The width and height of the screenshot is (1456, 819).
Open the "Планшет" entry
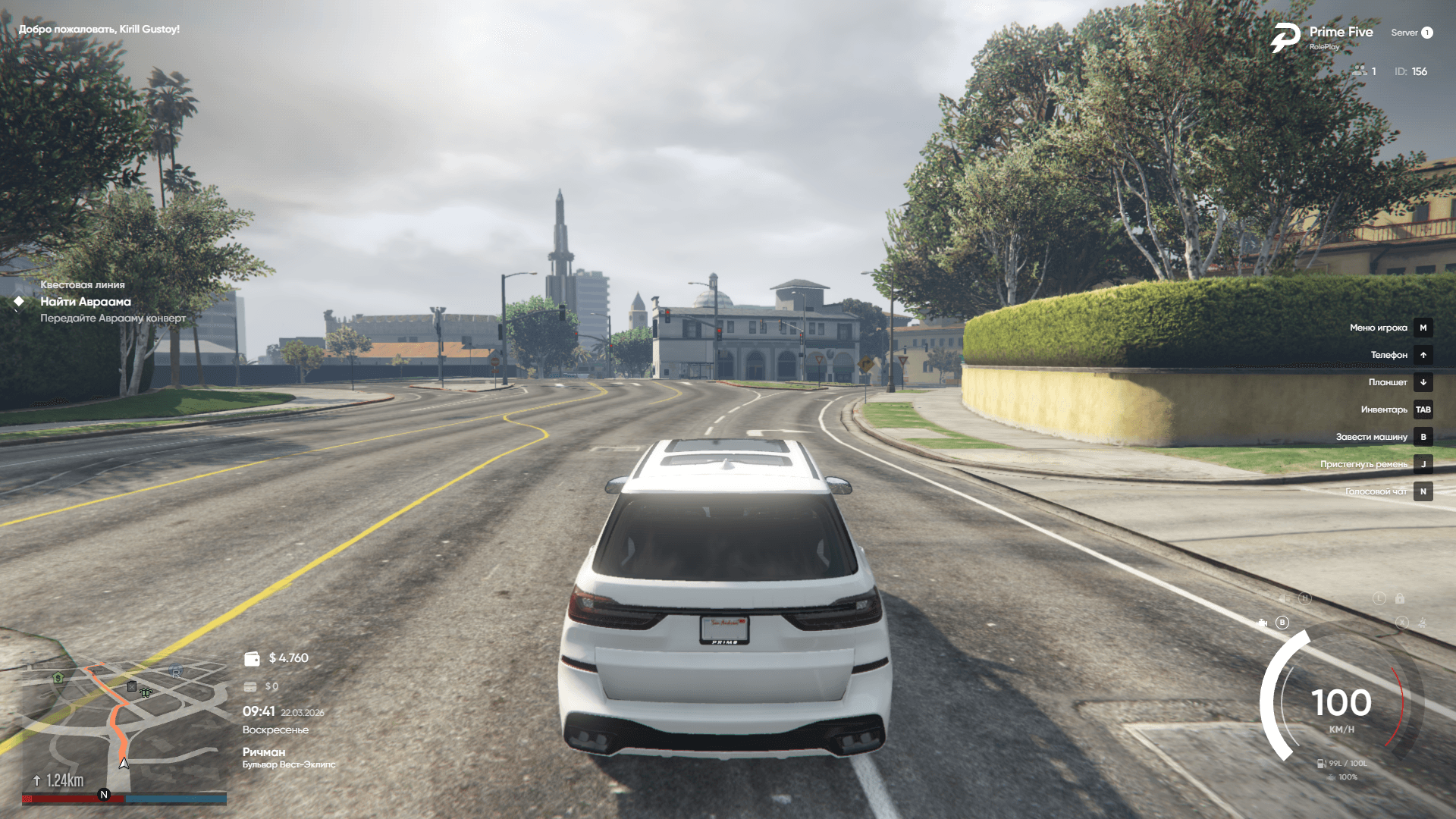coord(1388,382)
